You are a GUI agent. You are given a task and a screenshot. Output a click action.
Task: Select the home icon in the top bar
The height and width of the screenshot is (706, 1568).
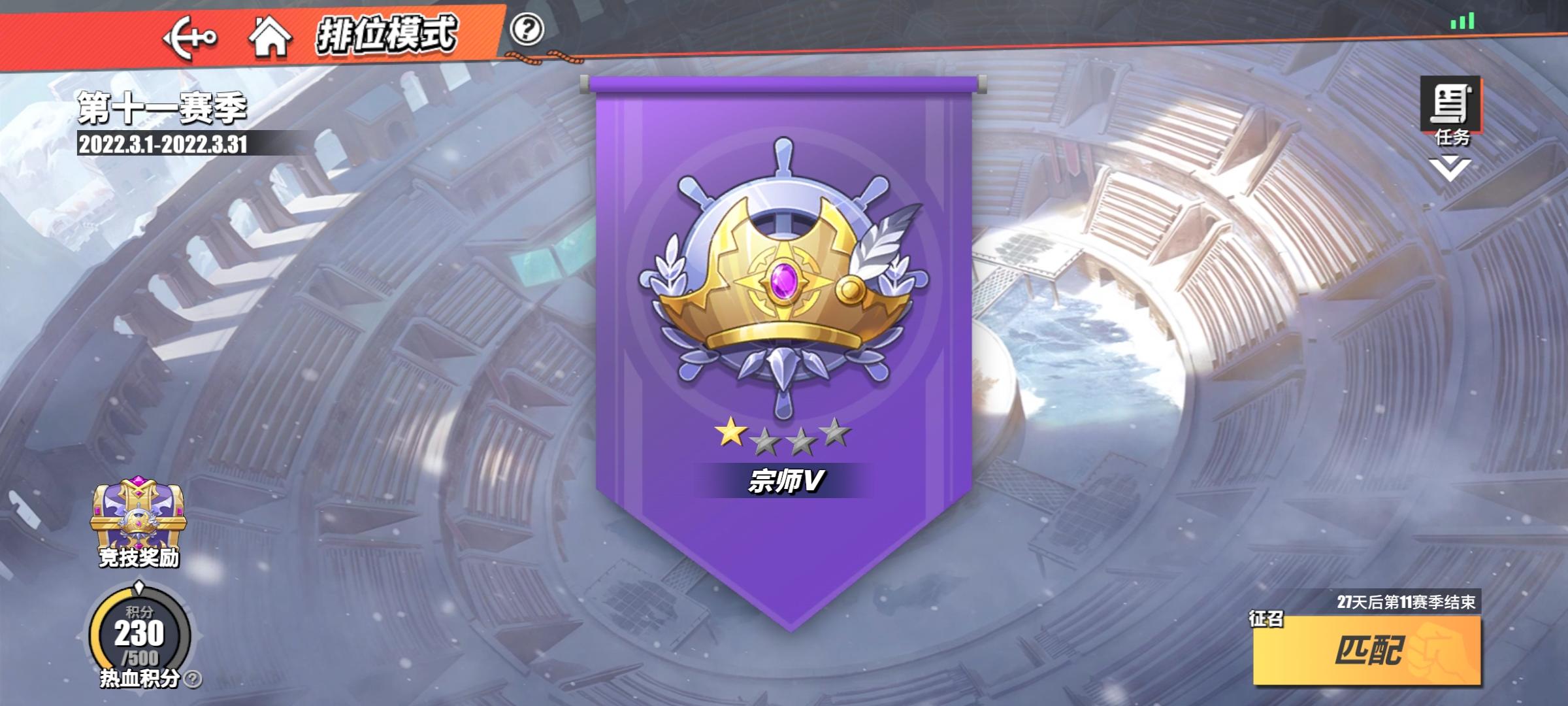(x=270, y=38)
